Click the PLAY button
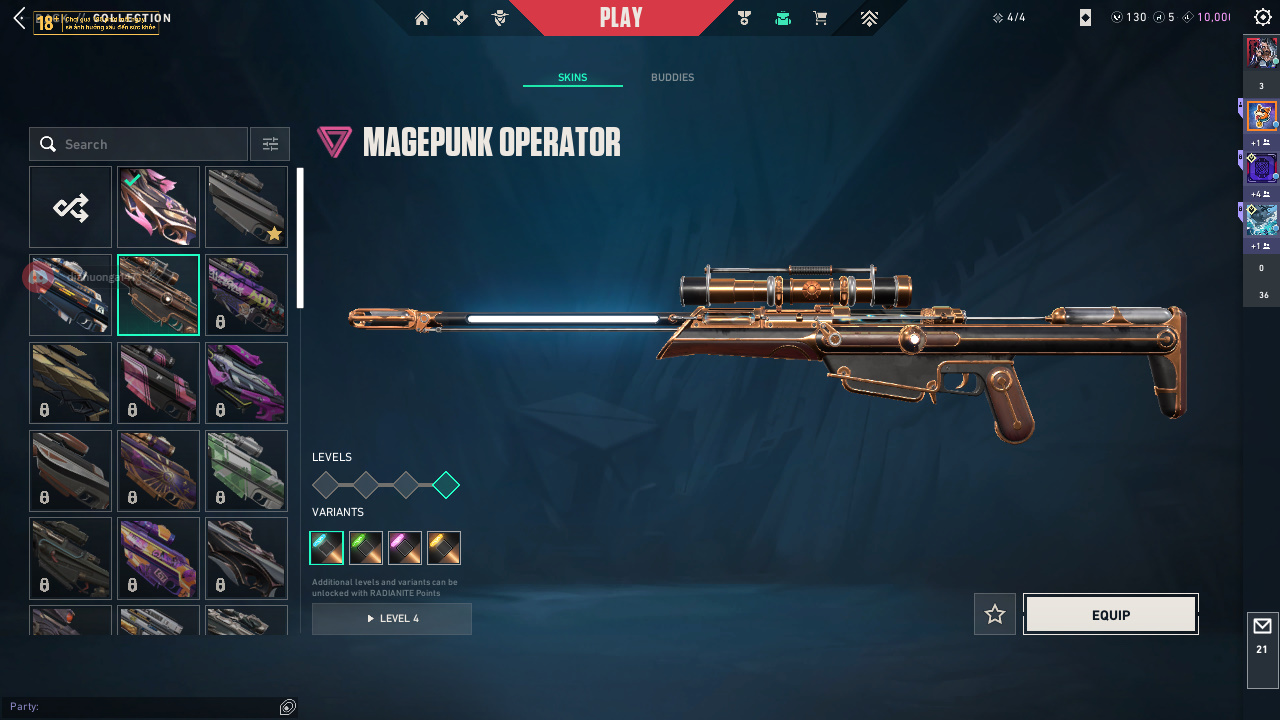Viewport: 1280px width, 720px height. (621, 18)
